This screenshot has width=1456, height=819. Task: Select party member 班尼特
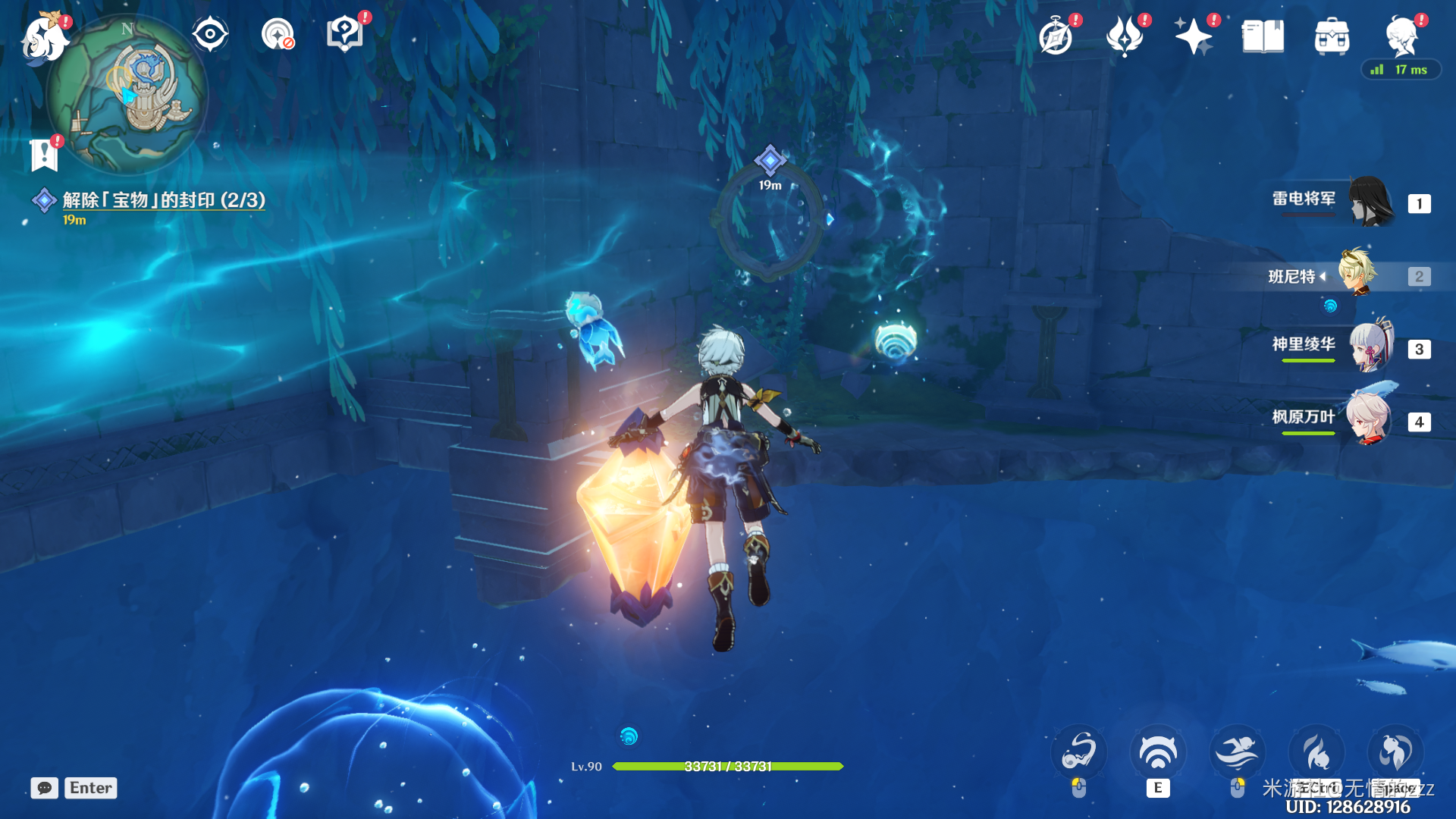point(1357,275)
